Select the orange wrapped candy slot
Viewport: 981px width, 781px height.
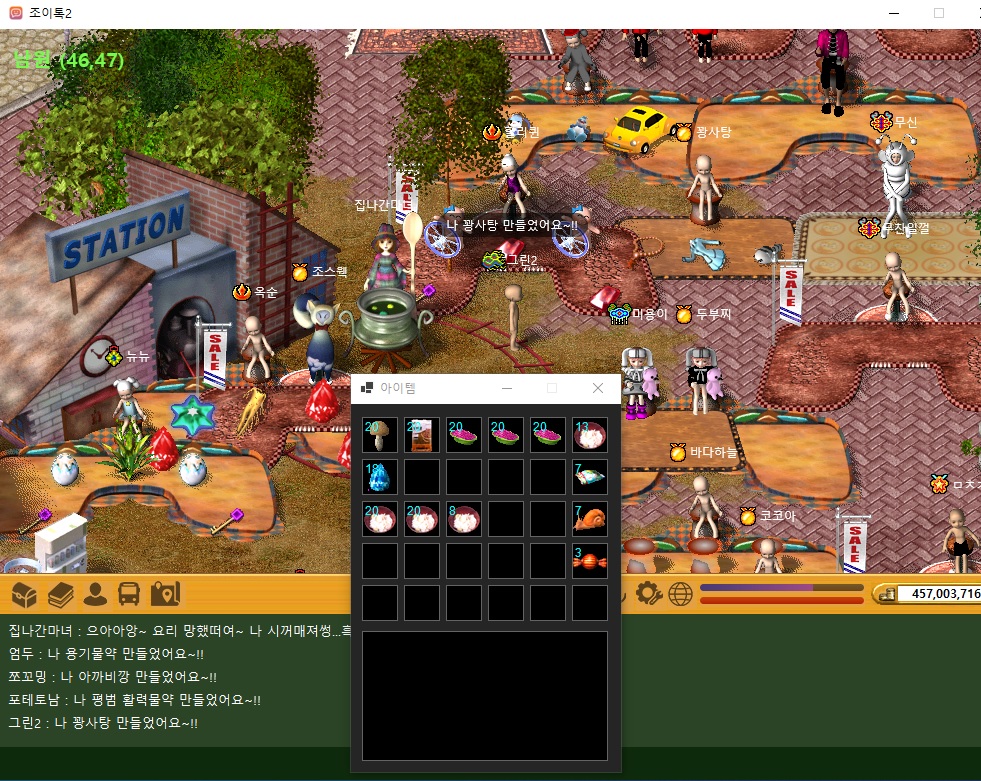tap(590, 561)
